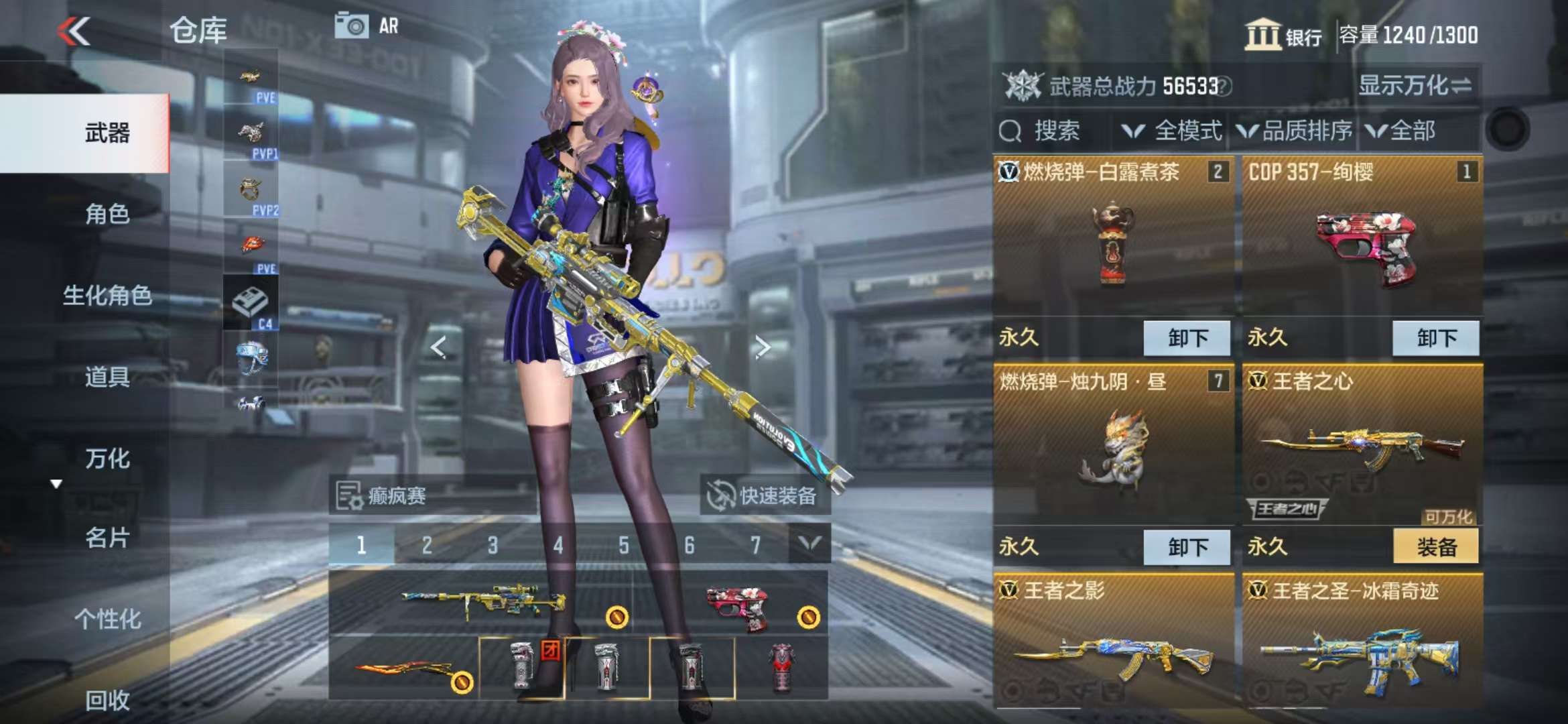Click the 搜索 search field
This screenshot has height=724, width=1568.
tap(1055, 131)
